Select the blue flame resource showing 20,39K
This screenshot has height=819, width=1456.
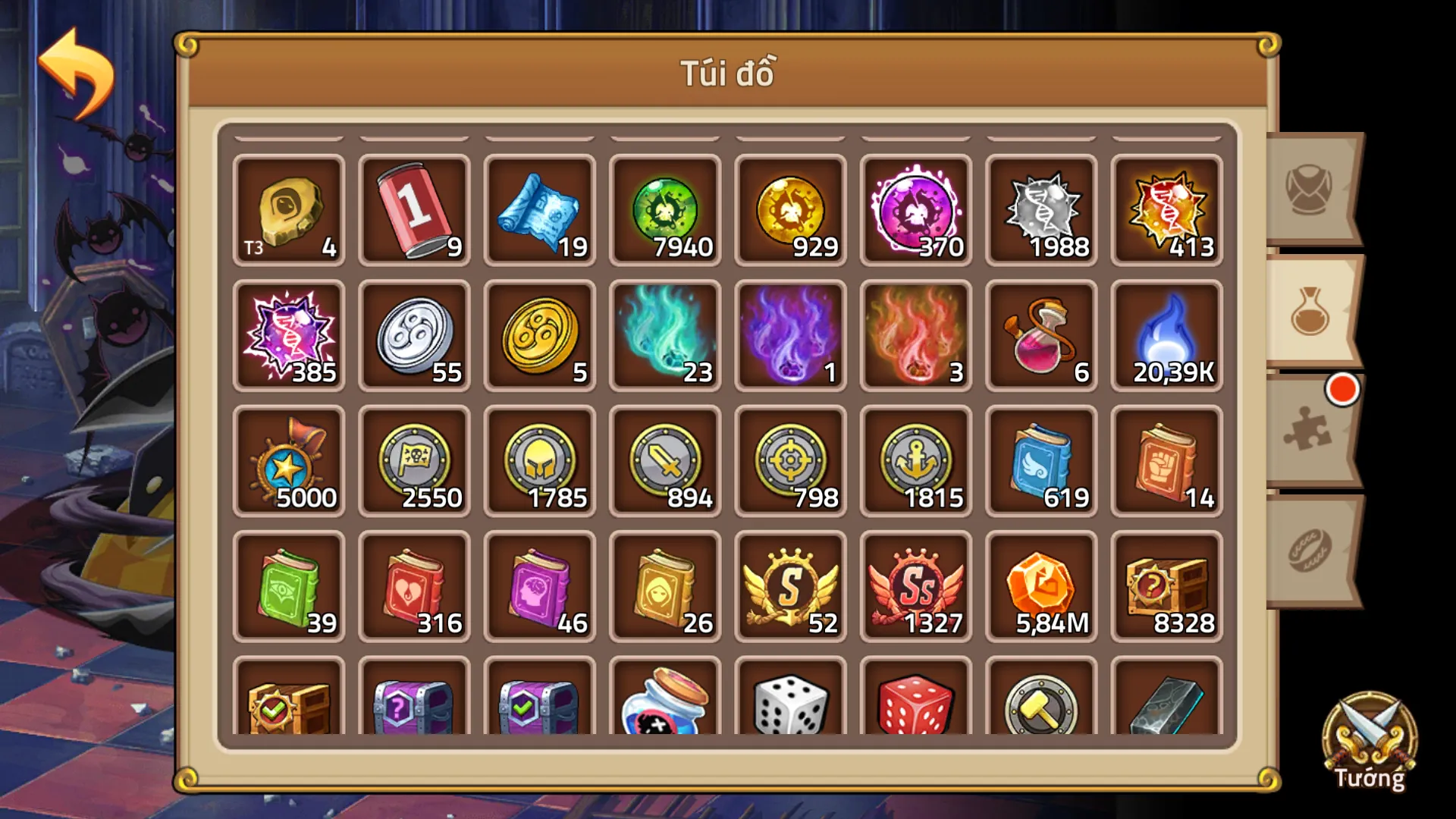(1166, 334)
